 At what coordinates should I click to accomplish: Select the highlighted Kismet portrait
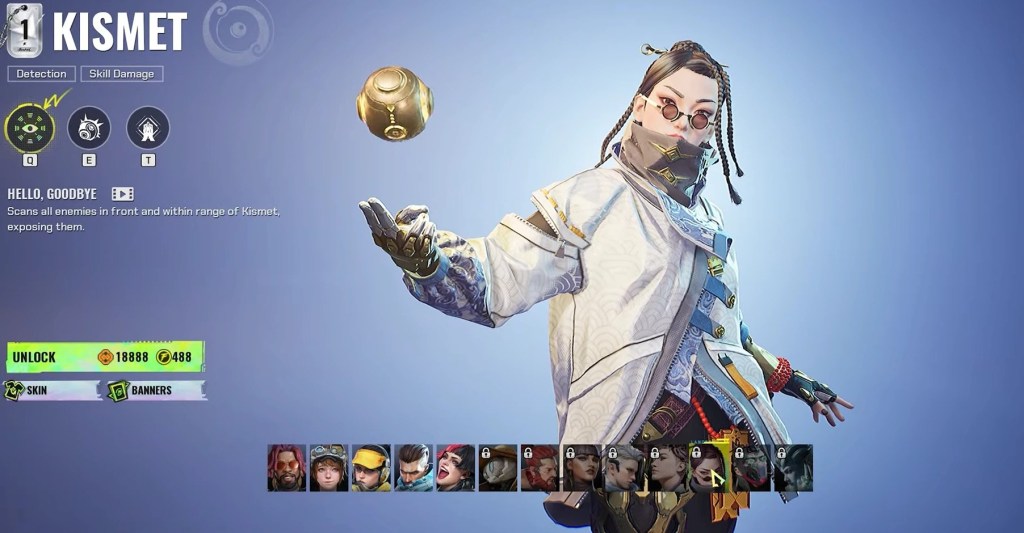coord(709,468)
